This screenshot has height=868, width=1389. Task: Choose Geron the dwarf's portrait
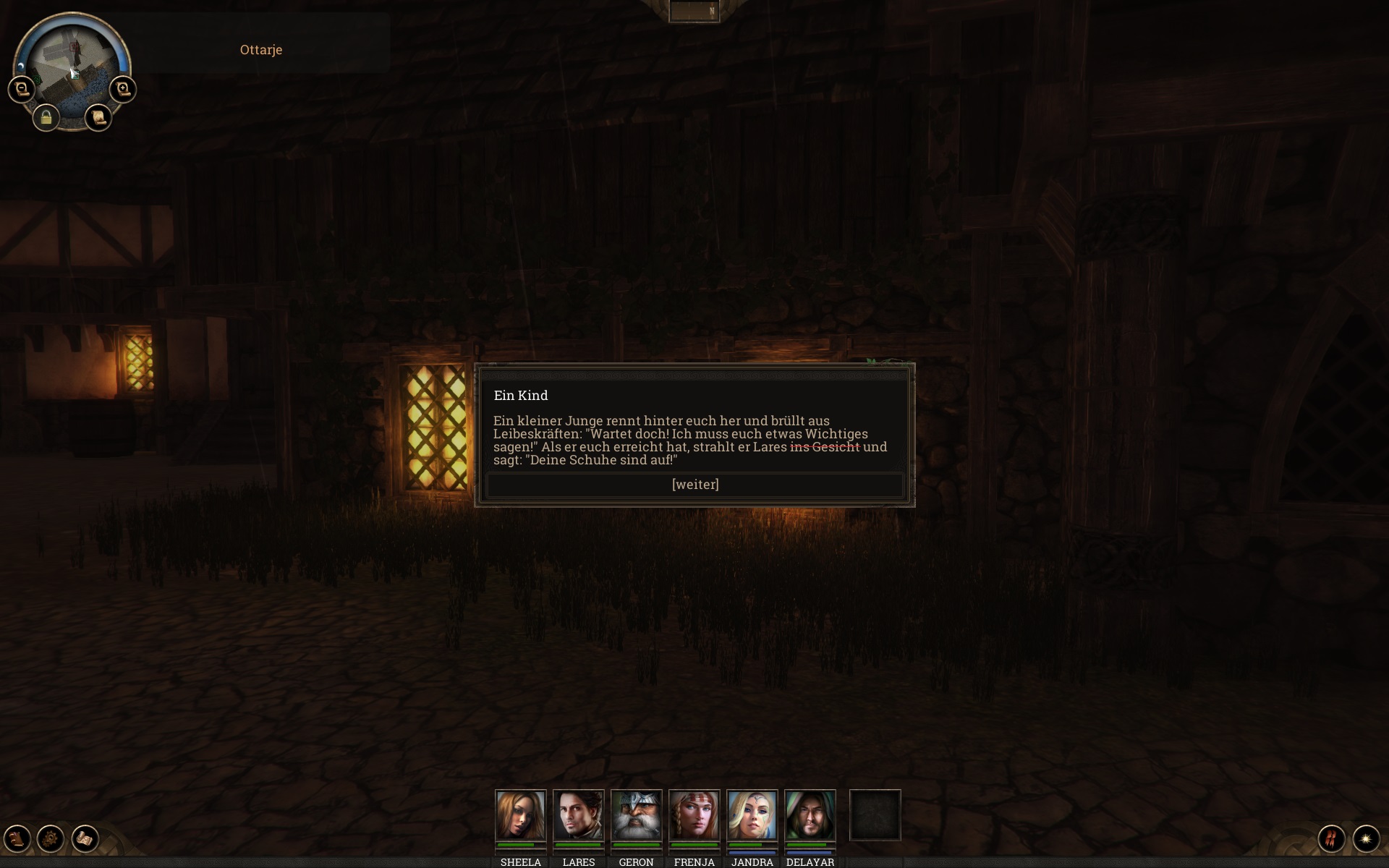click(x=636, y=815)
